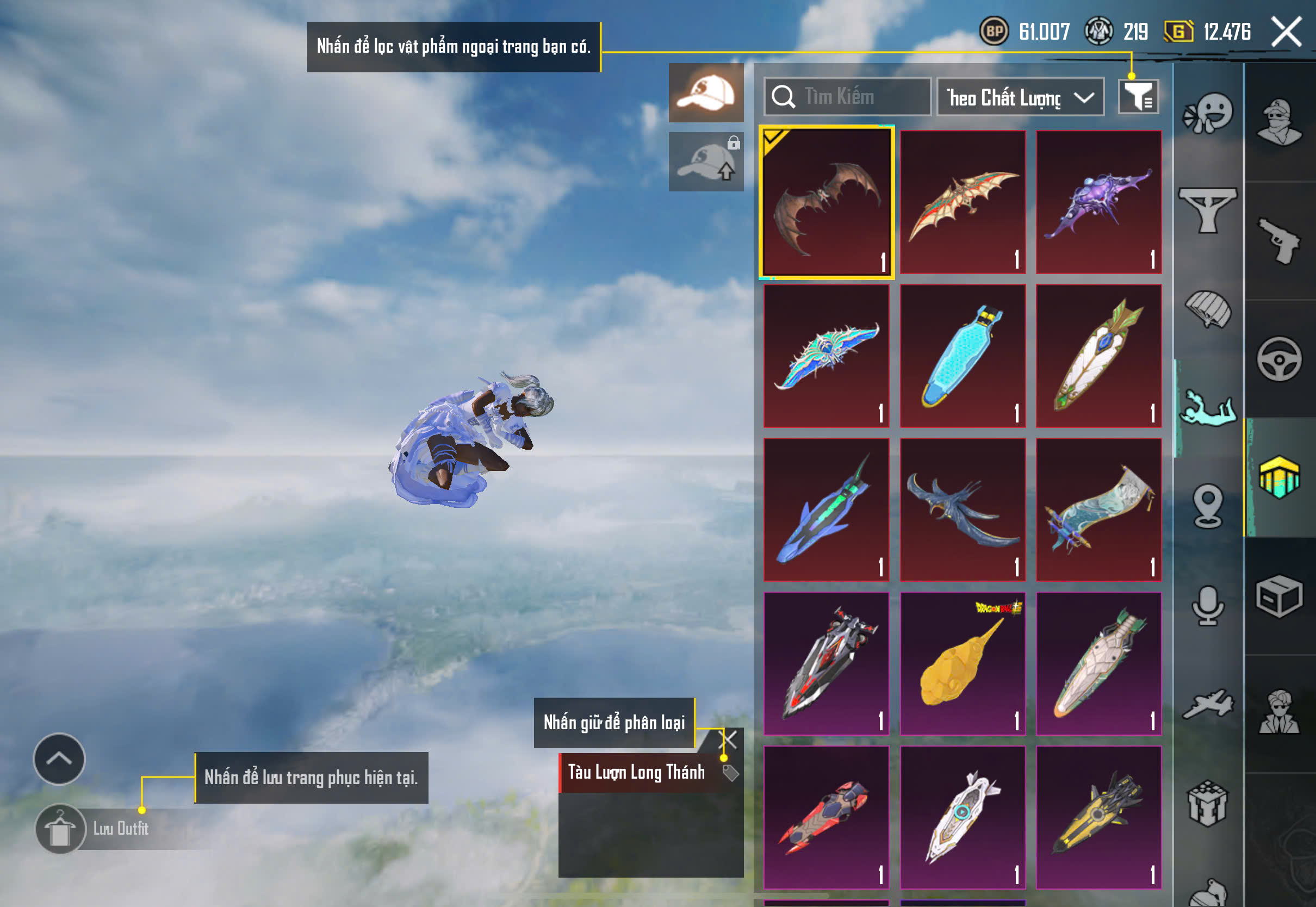The image size is (1316, 907).
Task: Close the Tàu Lượn Long Thánh info panel
Action: (728, 740)
